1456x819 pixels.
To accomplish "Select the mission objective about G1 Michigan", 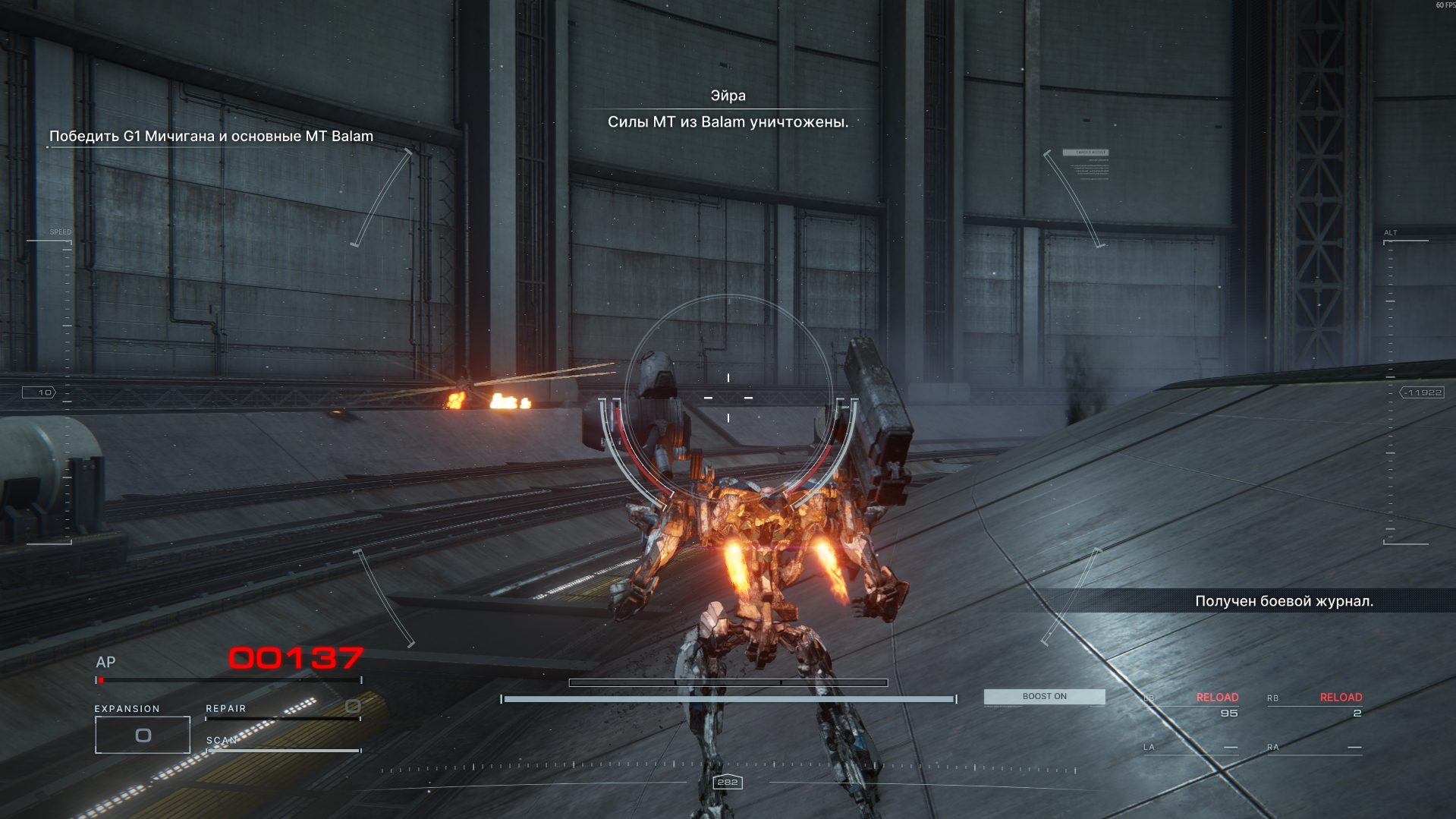I will click(211, 137).
